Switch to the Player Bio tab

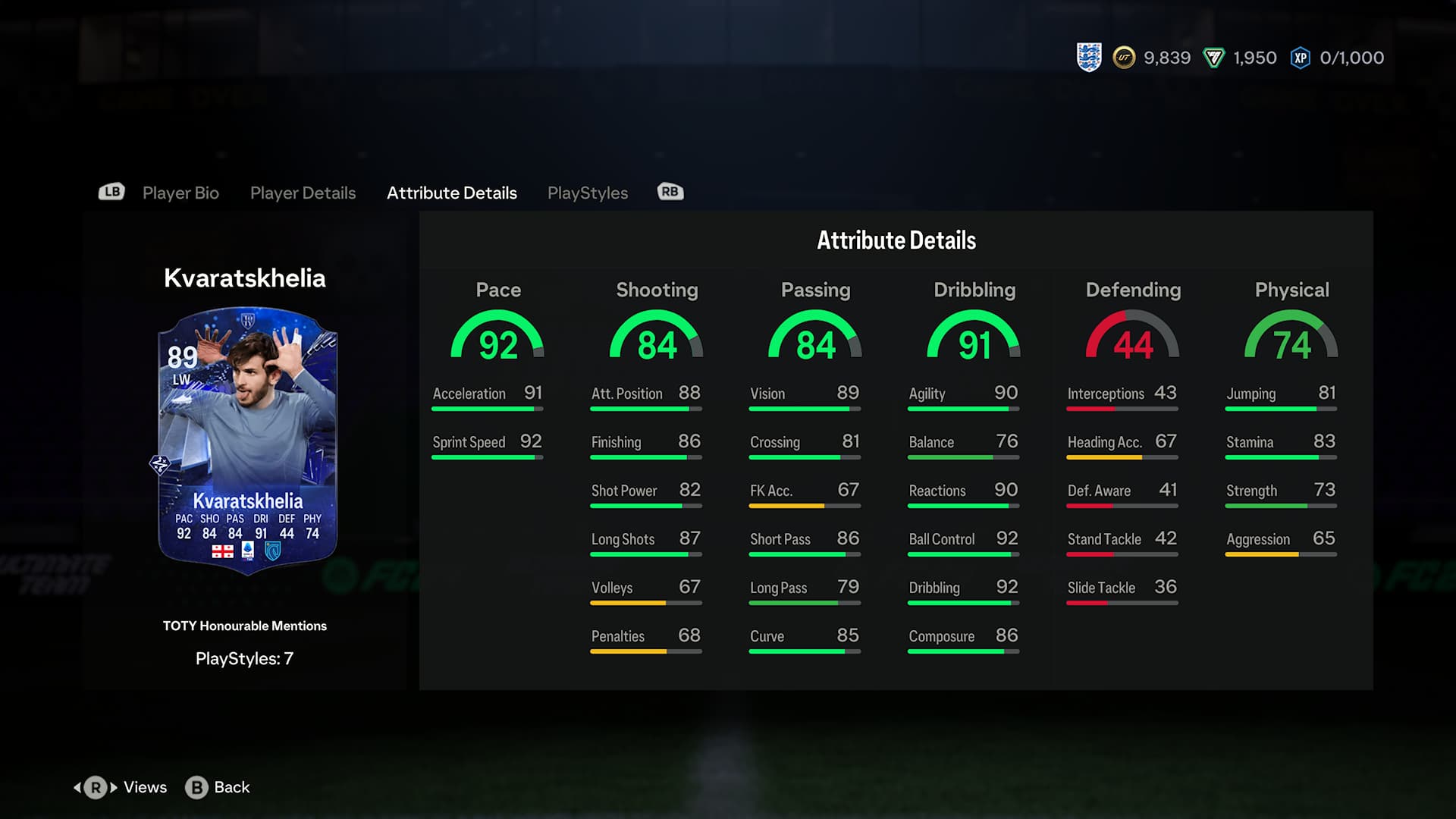click(x=180, y=193)
